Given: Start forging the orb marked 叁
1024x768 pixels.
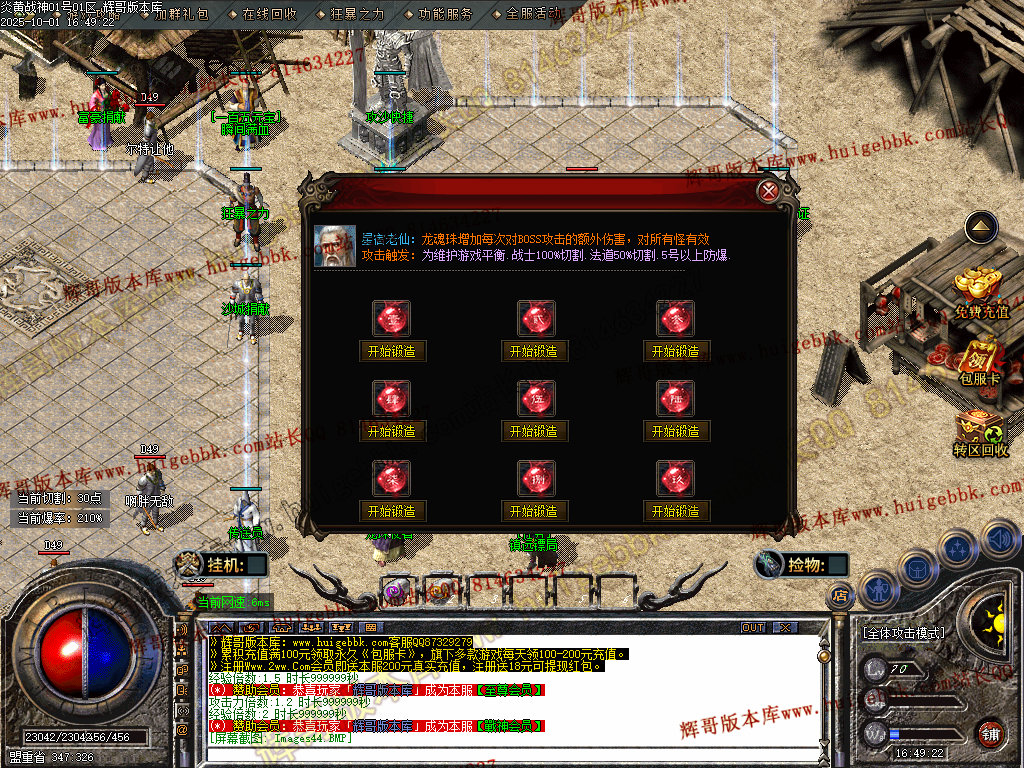Looking at the screenshot, I should 675,351.
